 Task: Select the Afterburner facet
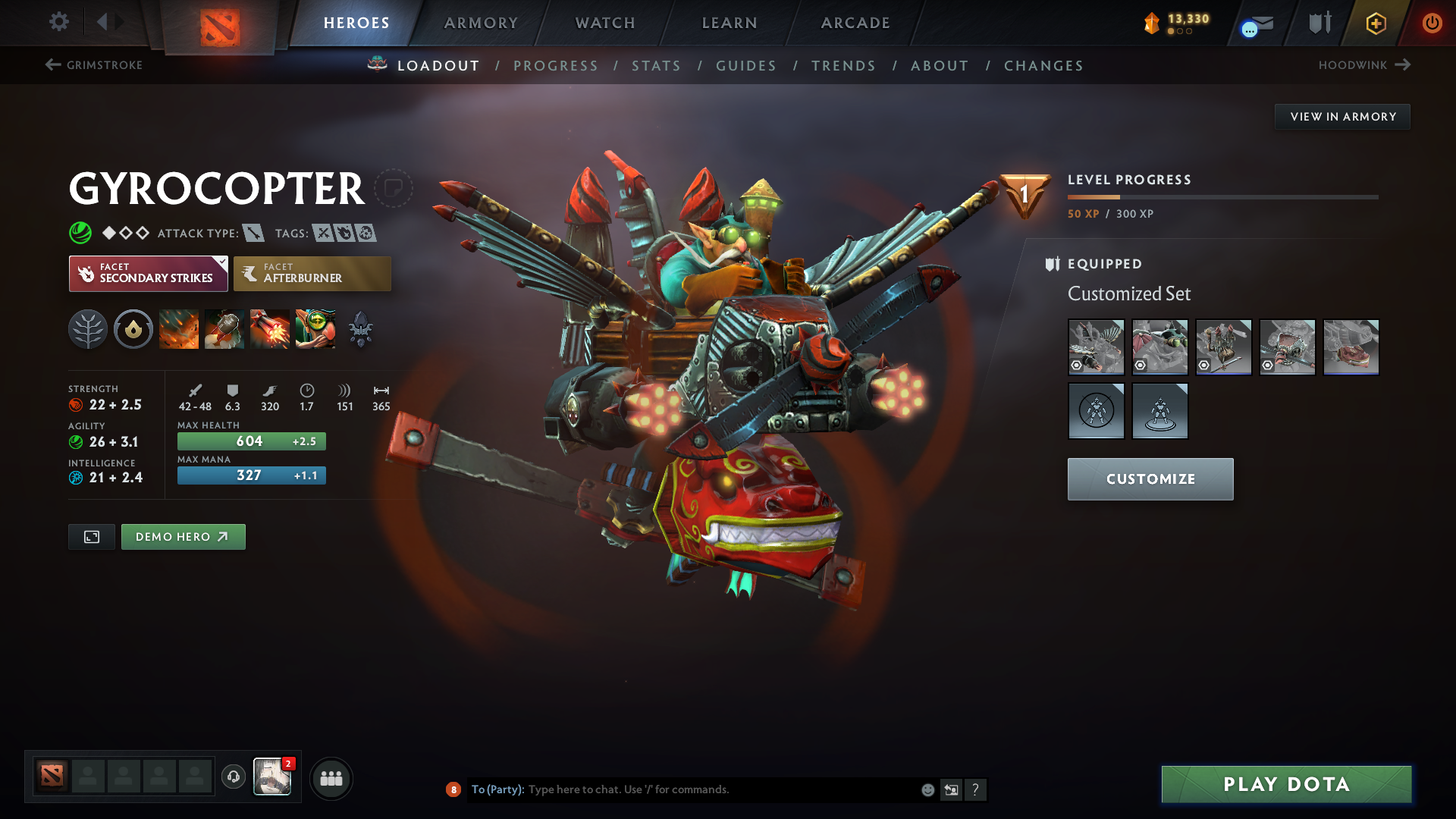(x=312, y=273)
